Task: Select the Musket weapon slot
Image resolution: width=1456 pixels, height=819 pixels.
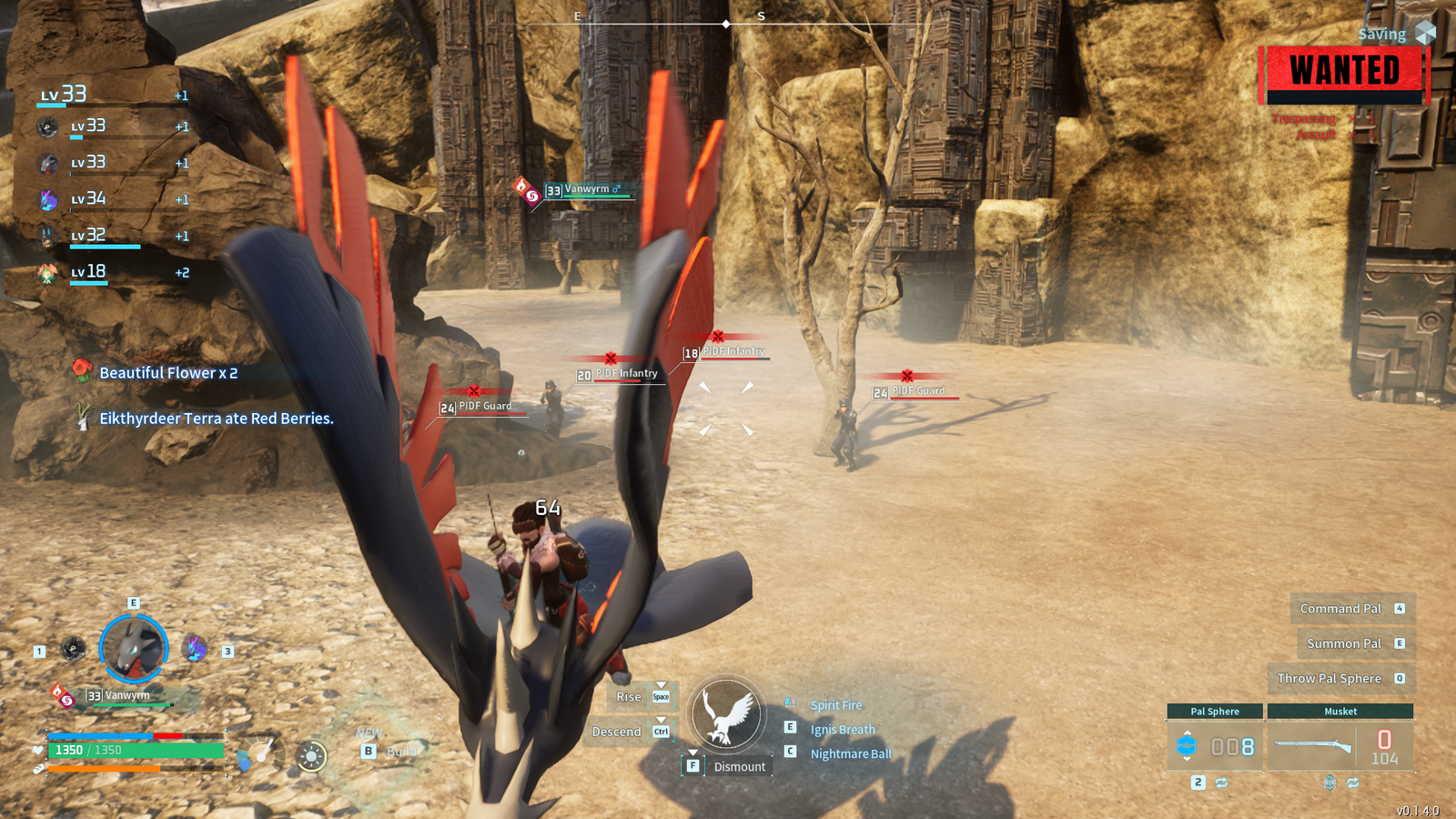Action: [1340, 746]
